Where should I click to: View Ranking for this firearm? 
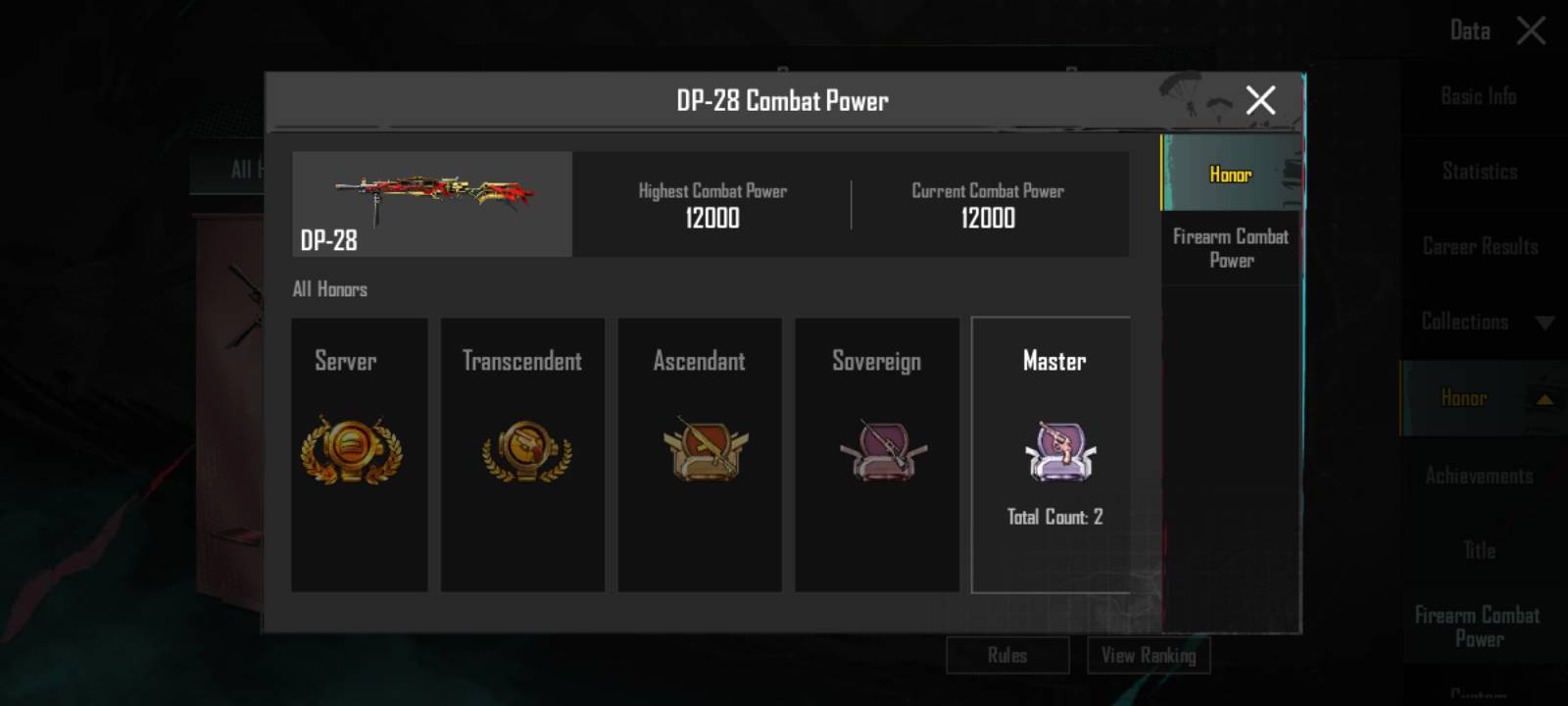[x=1149, y=655]
